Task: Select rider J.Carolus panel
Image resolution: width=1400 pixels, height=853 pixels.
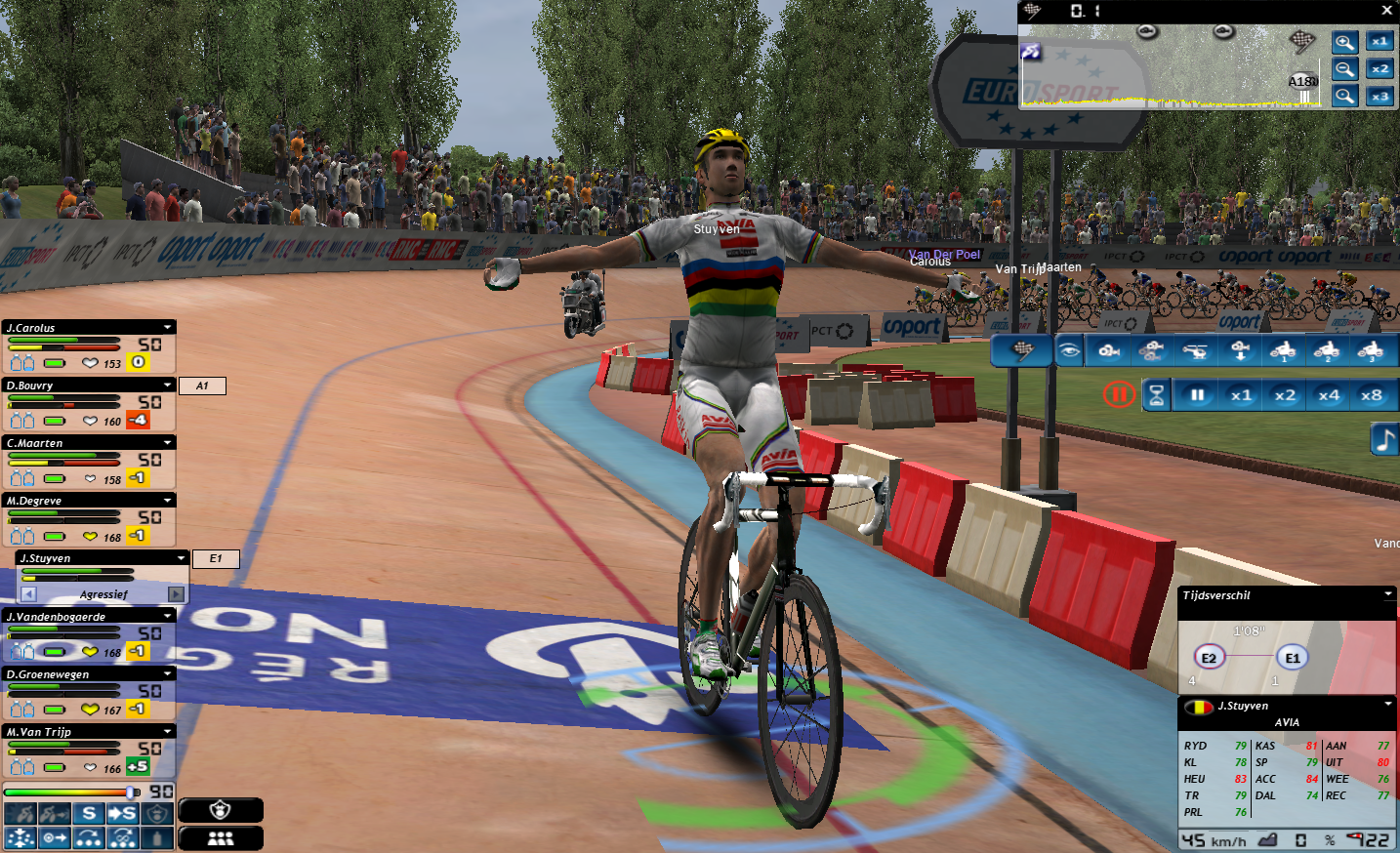Action: [78, 328]
